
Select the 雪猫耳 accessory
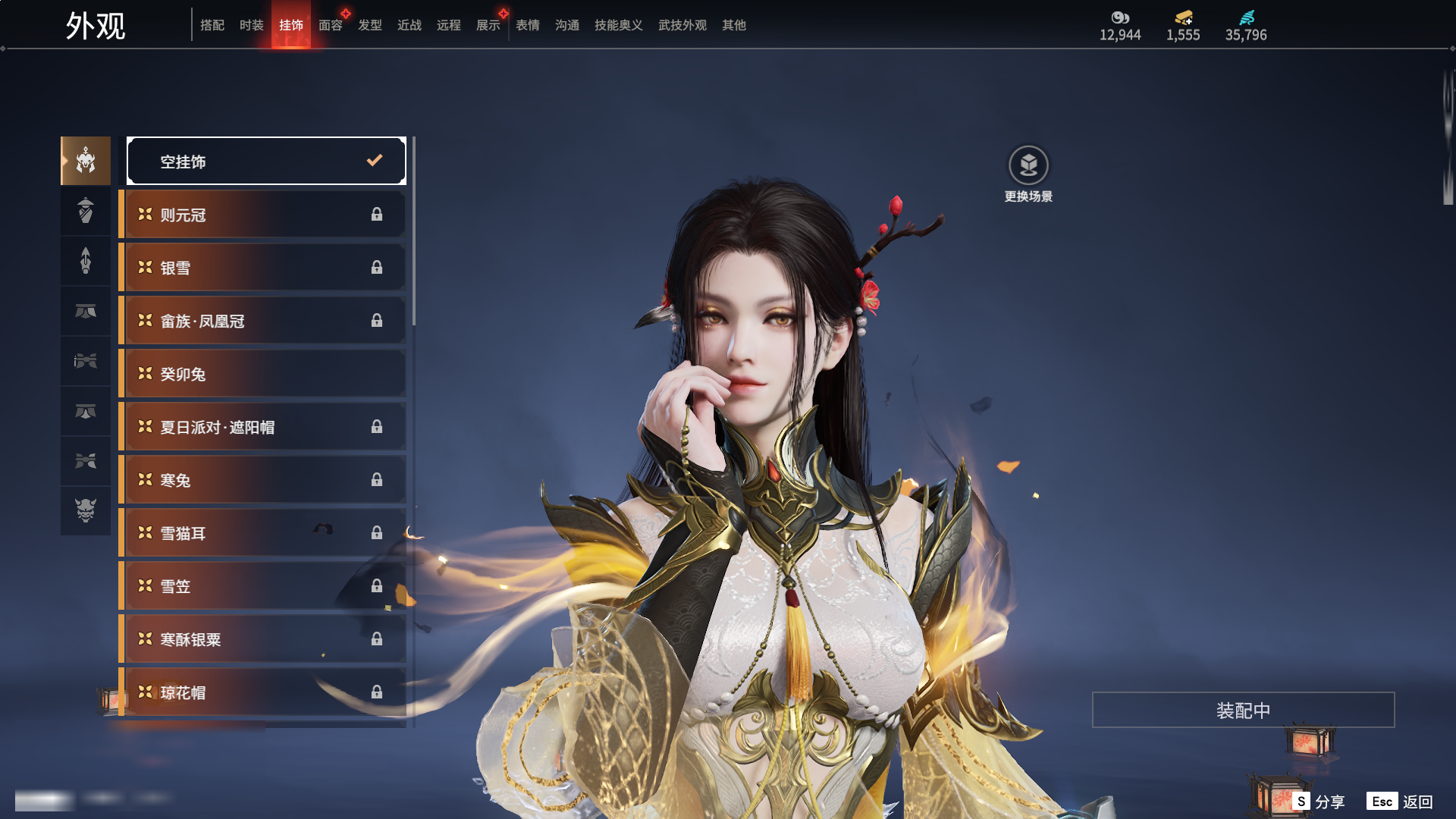[262, 533]
